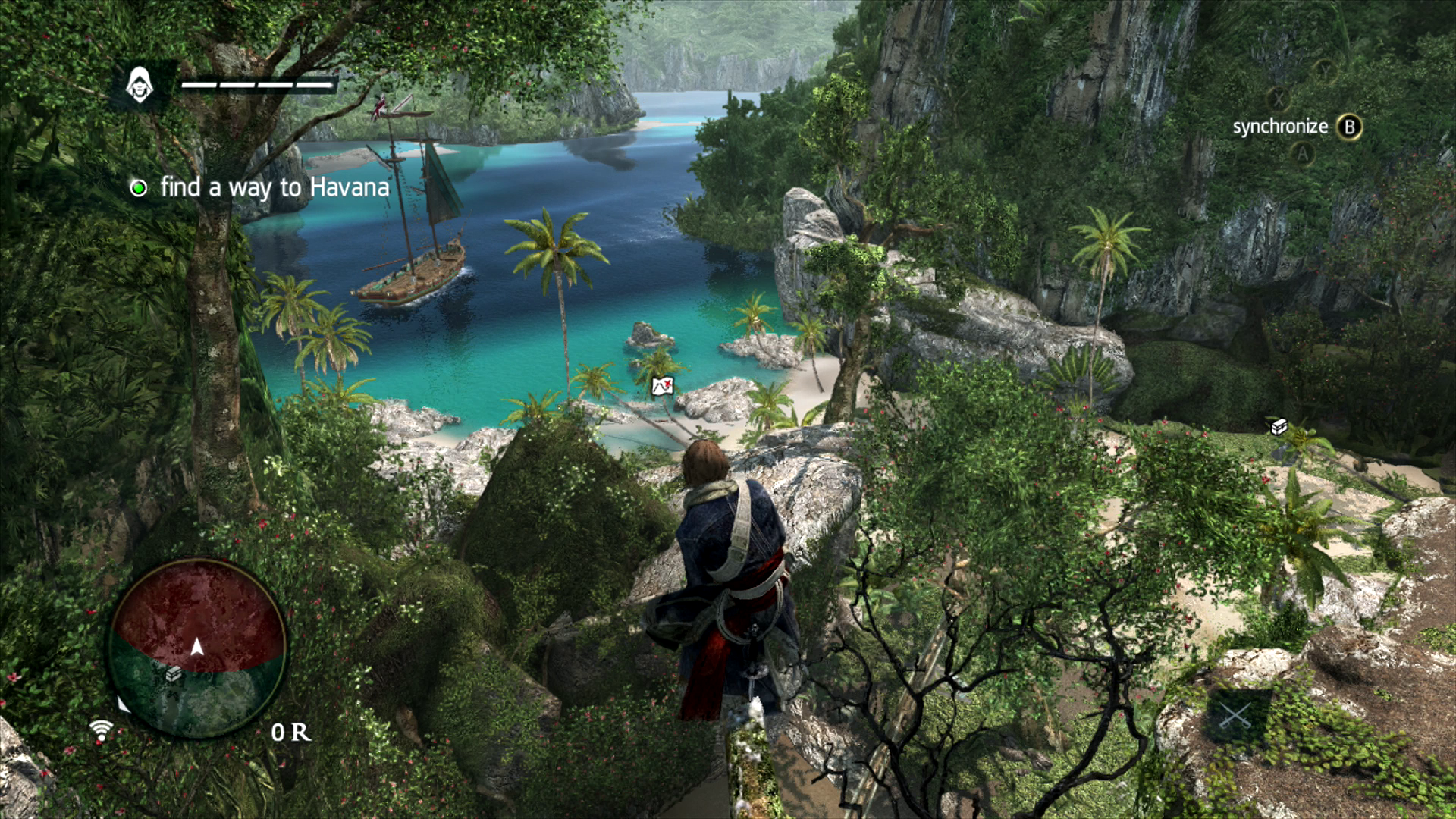Click the chest icon on the minimap
This screenshot has width=1456, height=819.
click(x=174, y=673)
